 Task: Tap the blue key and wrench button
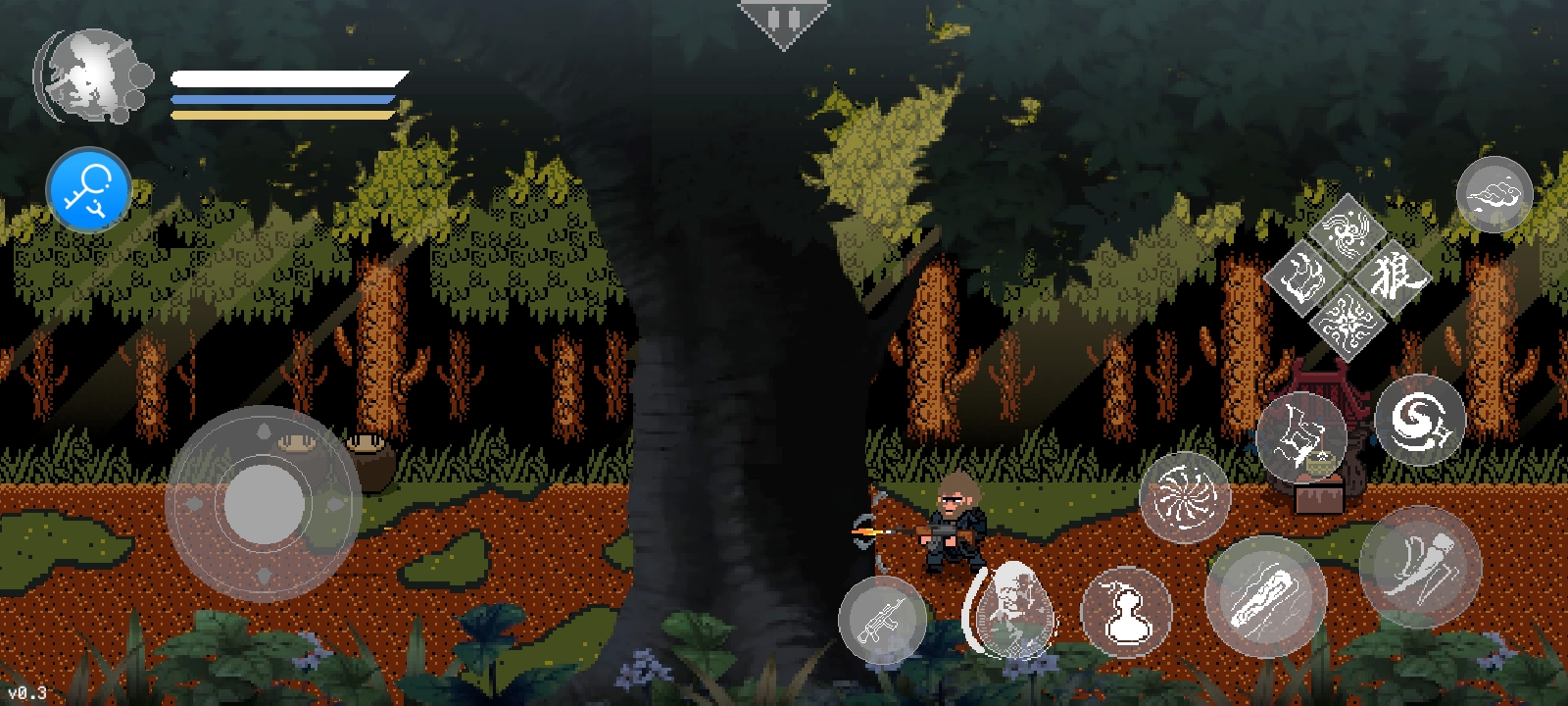[88, 189]
